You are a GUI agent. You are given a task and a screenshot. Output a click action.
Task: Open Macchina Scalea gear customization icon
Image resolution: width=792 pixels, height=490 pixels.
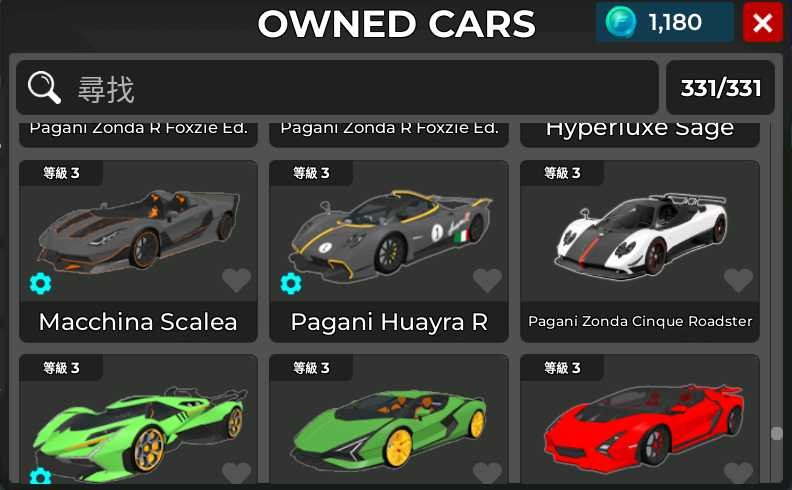(40, 284)
